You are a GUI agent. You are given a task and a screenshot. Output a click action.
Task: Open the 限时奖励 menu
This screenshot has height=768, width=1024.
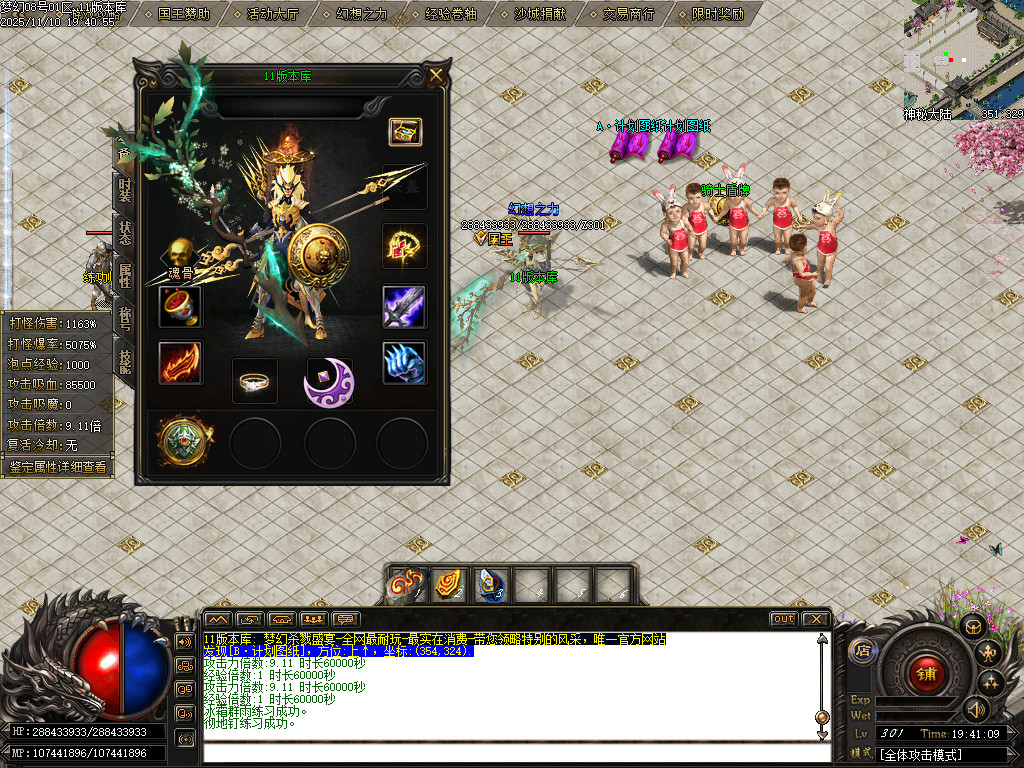pyautogui.click(x=718, y=14)
